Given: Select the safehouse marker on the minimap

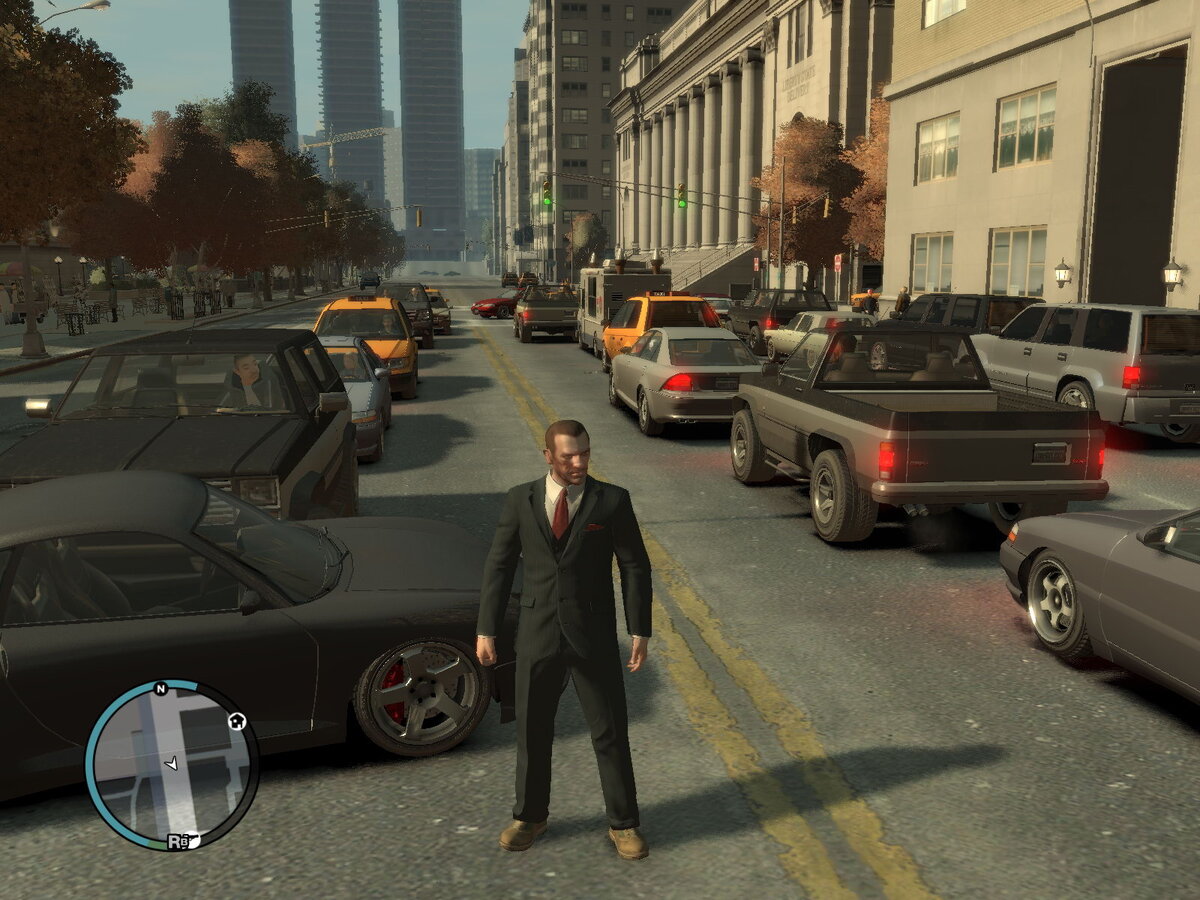Looking at the screenshot, I should click(x=237, y=721).
